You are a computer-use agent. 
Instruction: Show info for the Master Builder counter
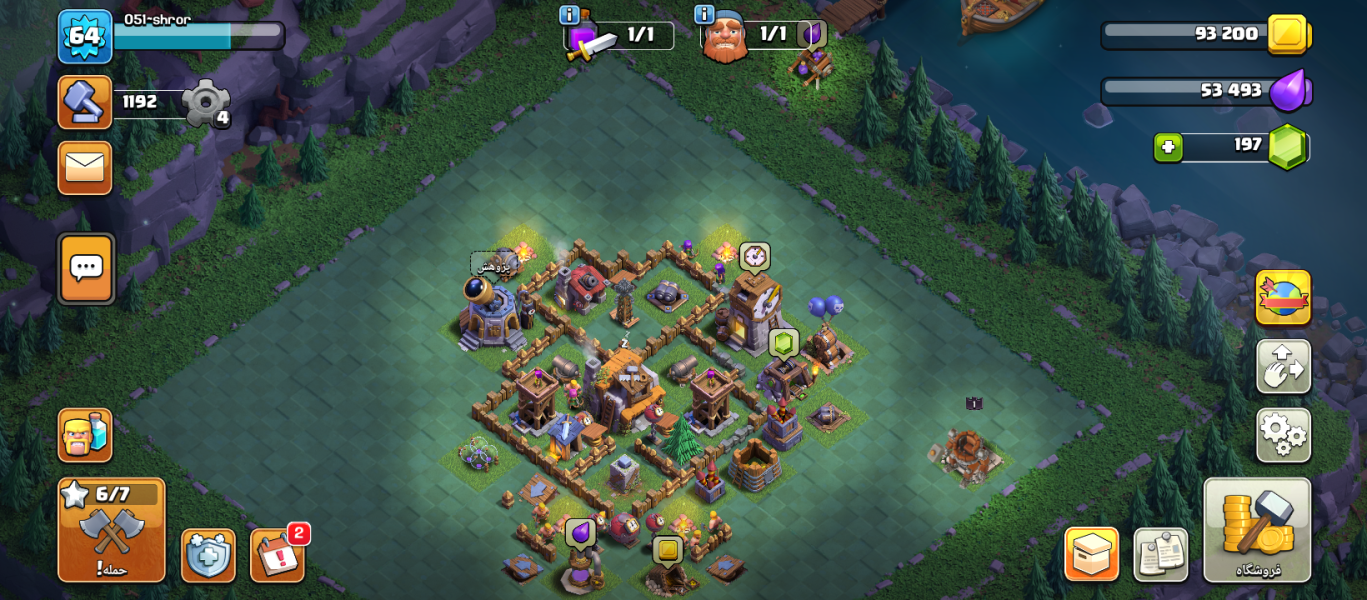tap(705, 15)
